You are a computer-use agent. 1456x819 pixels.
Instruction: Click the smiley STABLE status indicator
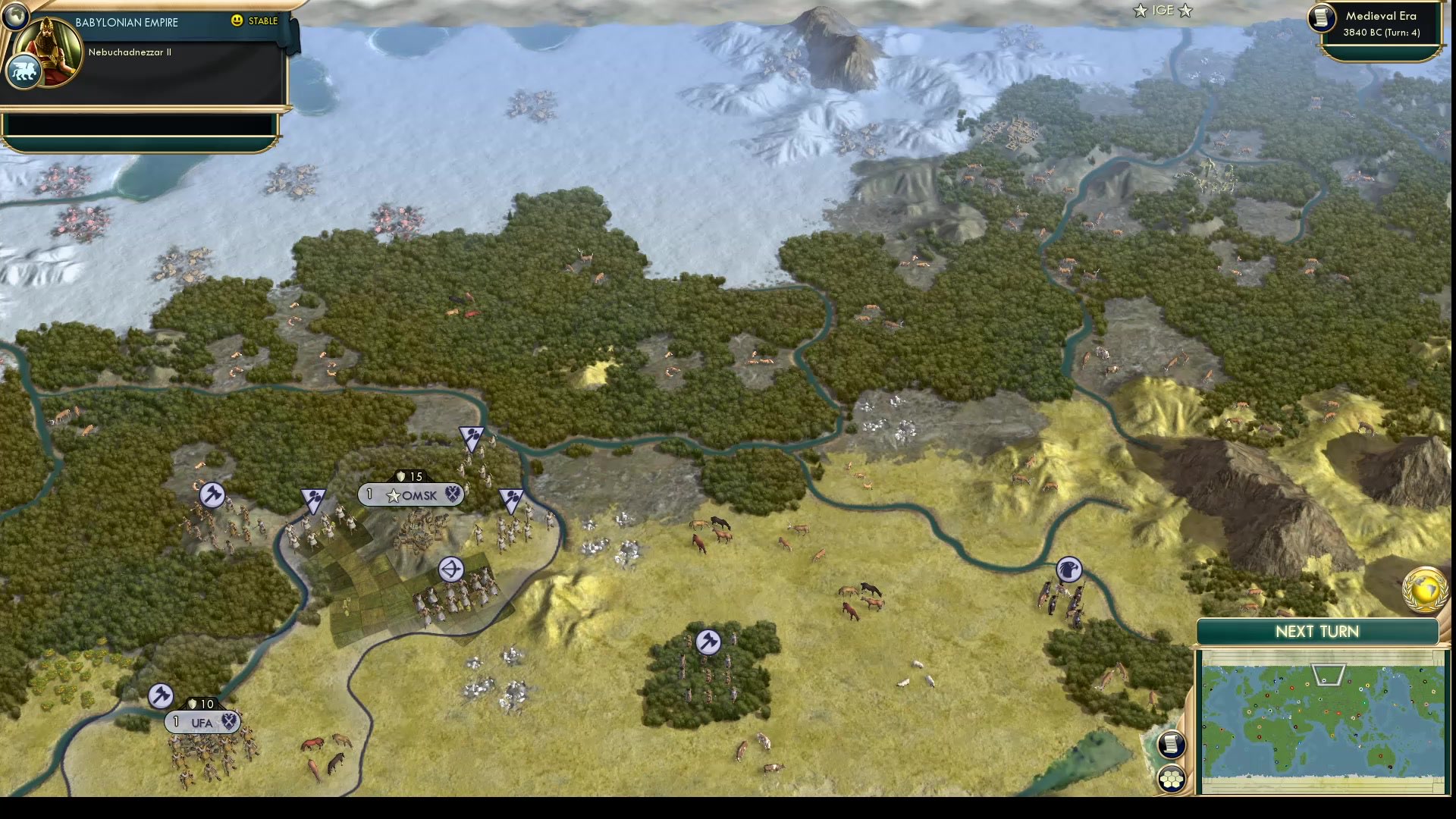point(237,21)
